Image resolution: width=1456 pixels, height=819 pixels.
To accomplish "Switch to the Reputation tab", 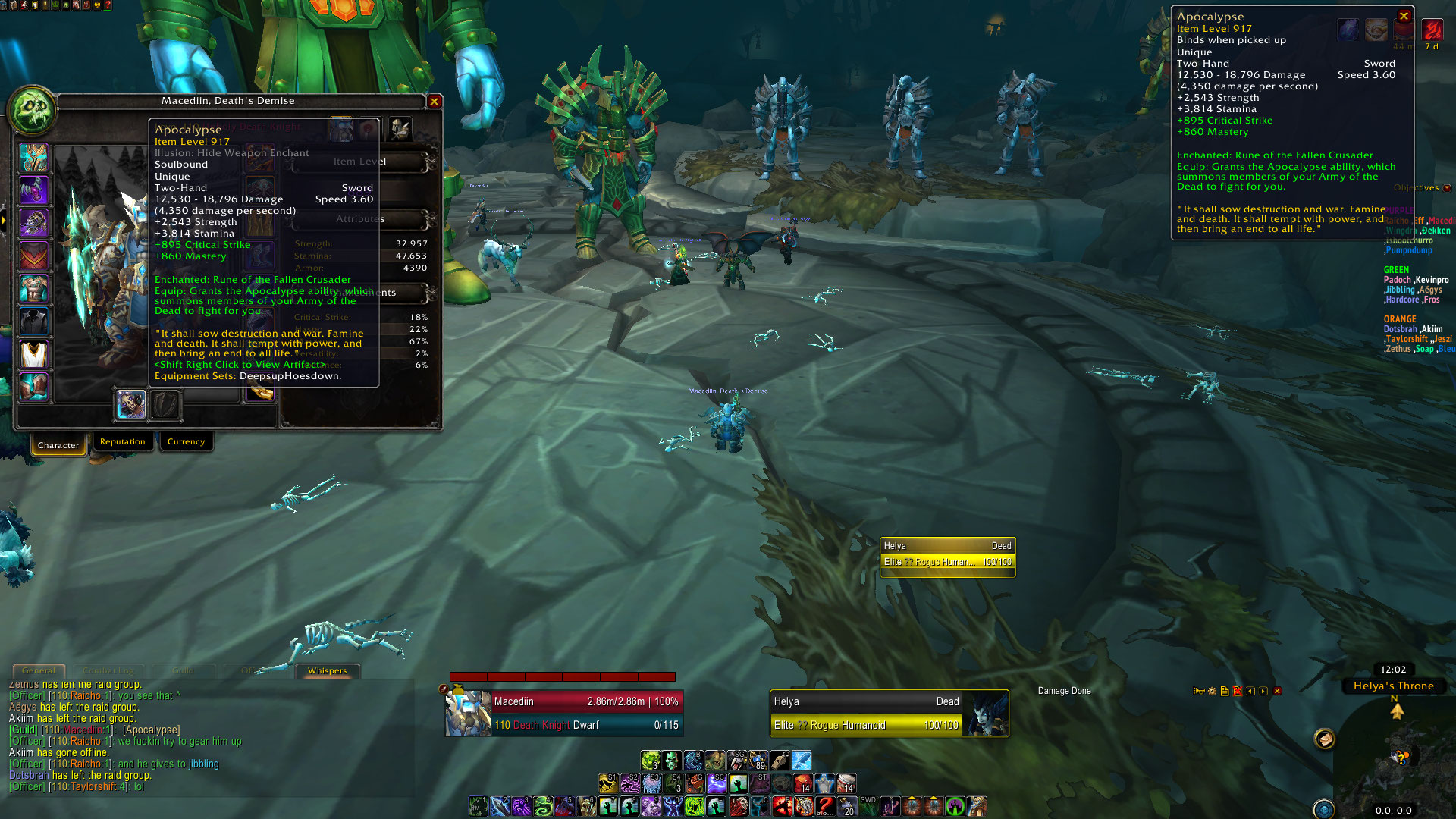I will (122, 441).
